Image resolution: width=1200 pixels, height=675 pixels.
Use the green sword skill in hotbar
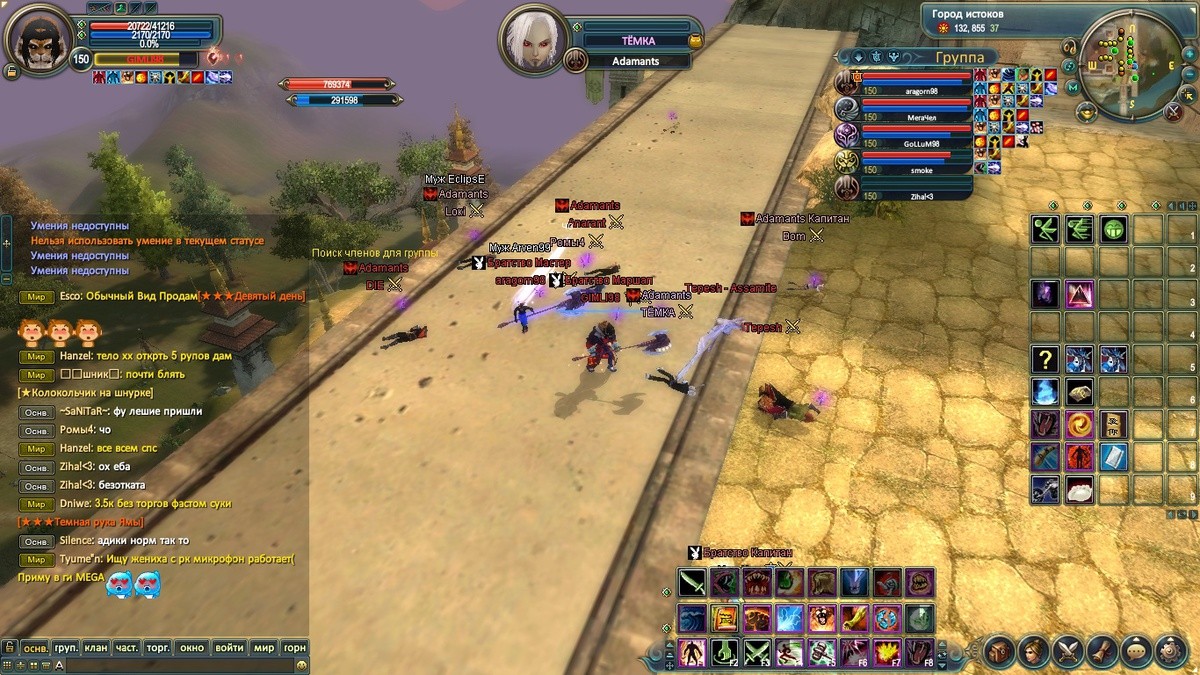[x=692, y=583]
